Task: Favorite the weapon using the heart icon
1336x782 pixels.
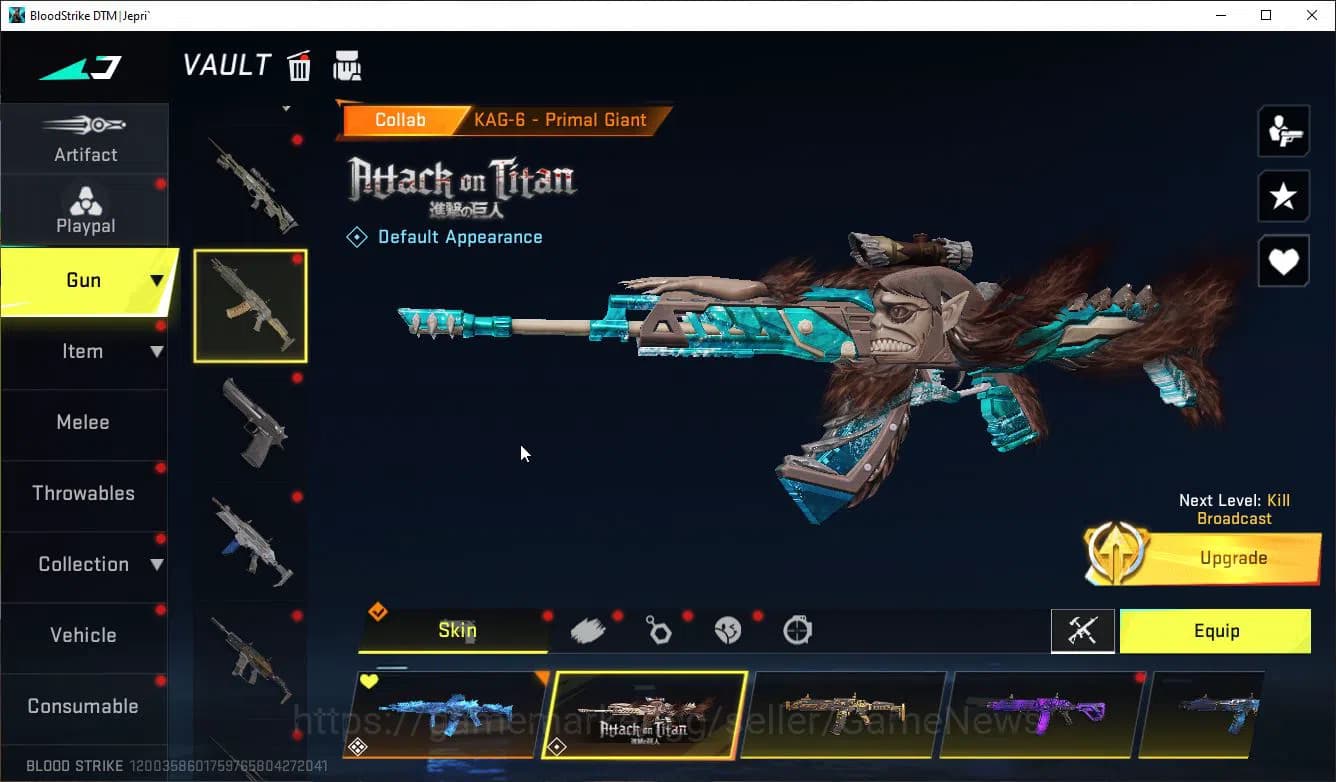Action: (1283, 261)
